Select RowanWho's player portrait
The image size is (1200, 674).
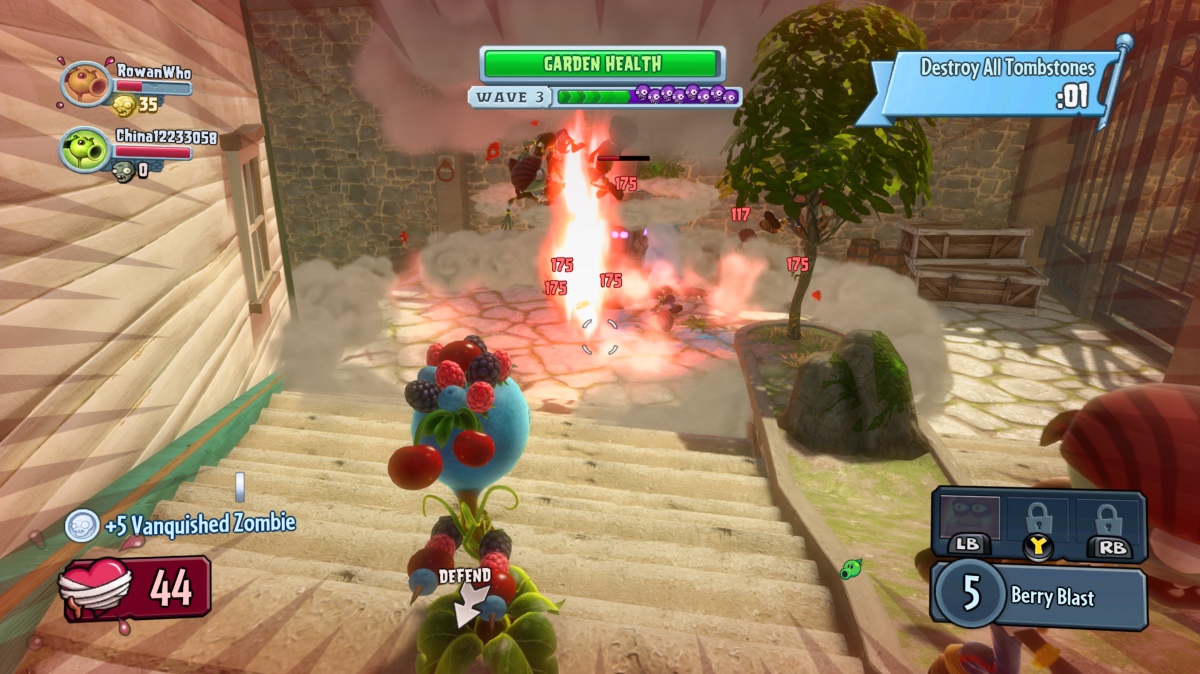tap(85, 83)
